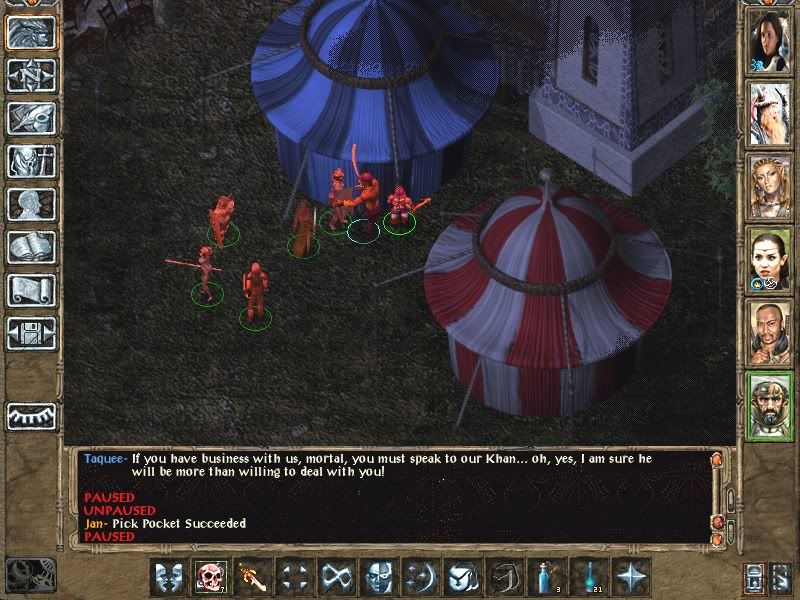
Task: Open the priest scroll button
Action: pos(31,290)
